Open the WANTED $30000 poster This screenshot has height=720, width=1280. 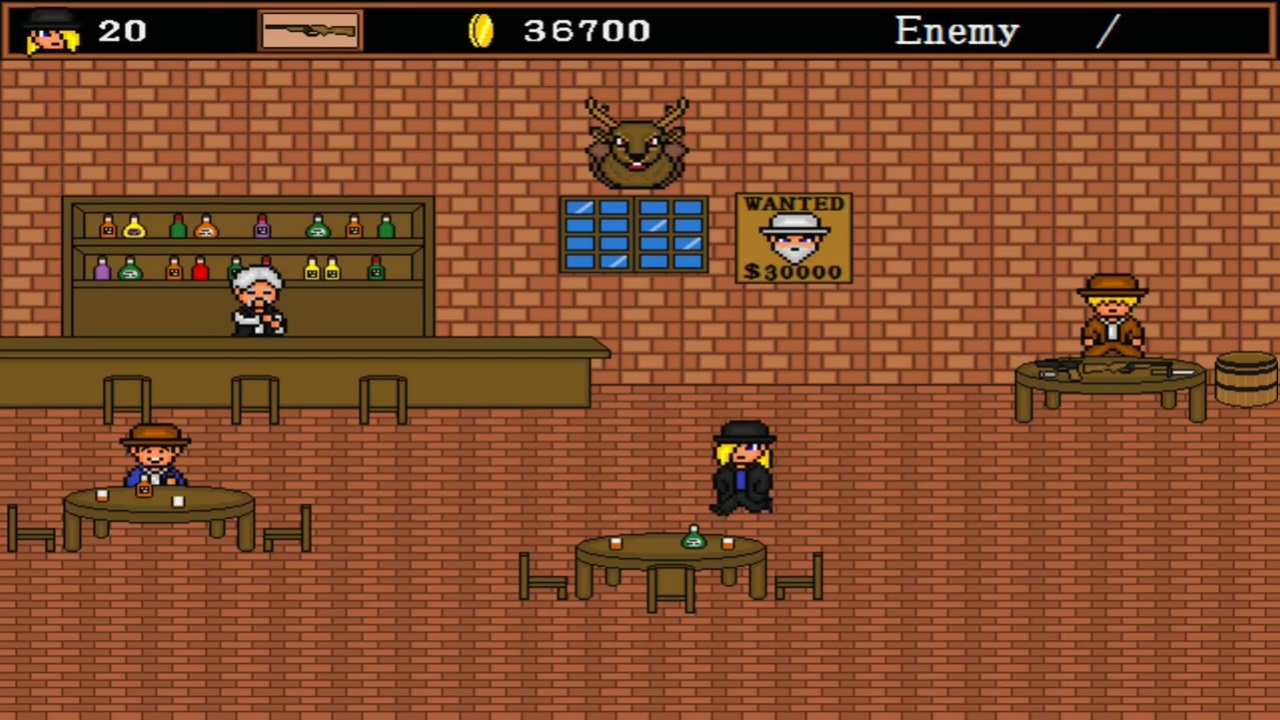pos(793,238)
